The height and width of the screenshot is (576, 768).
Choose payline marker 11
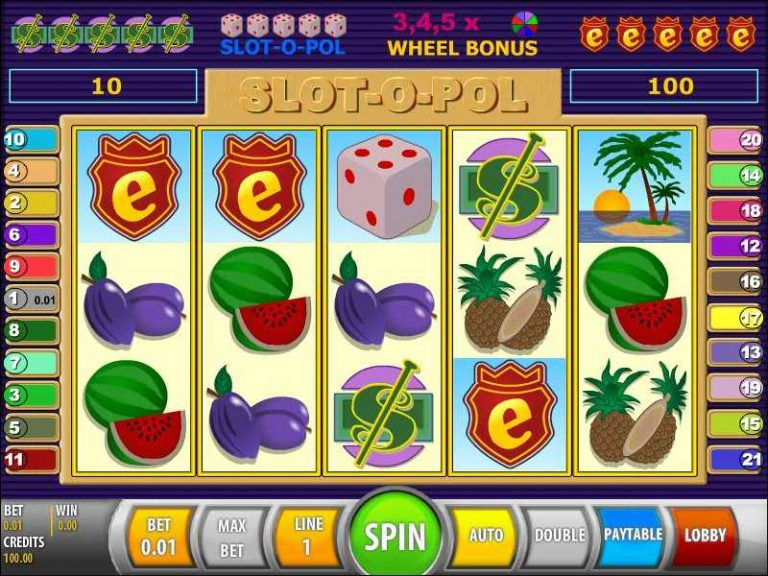pos(28,459)
